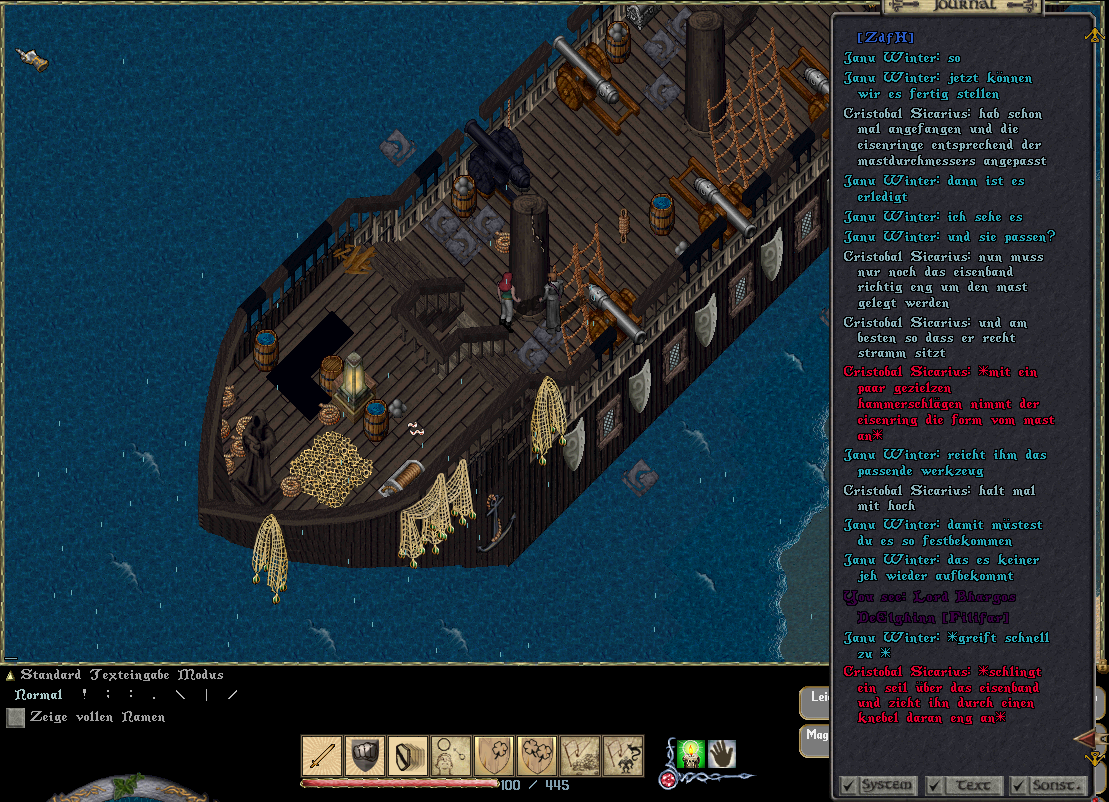This screenshot has width=1109, height=802.
Task: Use the face with ring hotbar icon
Action: [x=451, y=756]
